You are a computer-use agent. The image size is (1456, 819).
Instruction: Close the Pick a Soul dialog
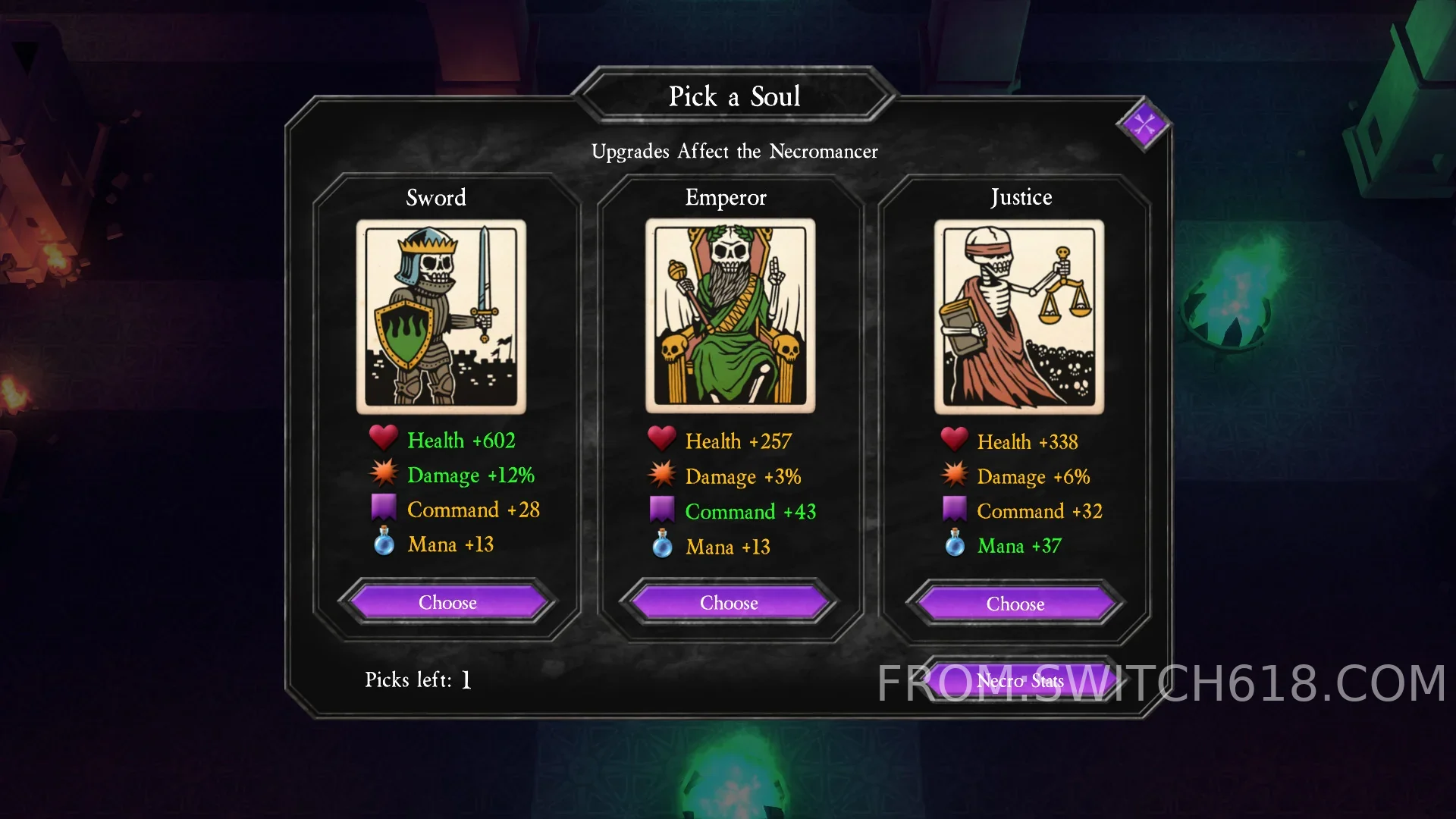1144,124
